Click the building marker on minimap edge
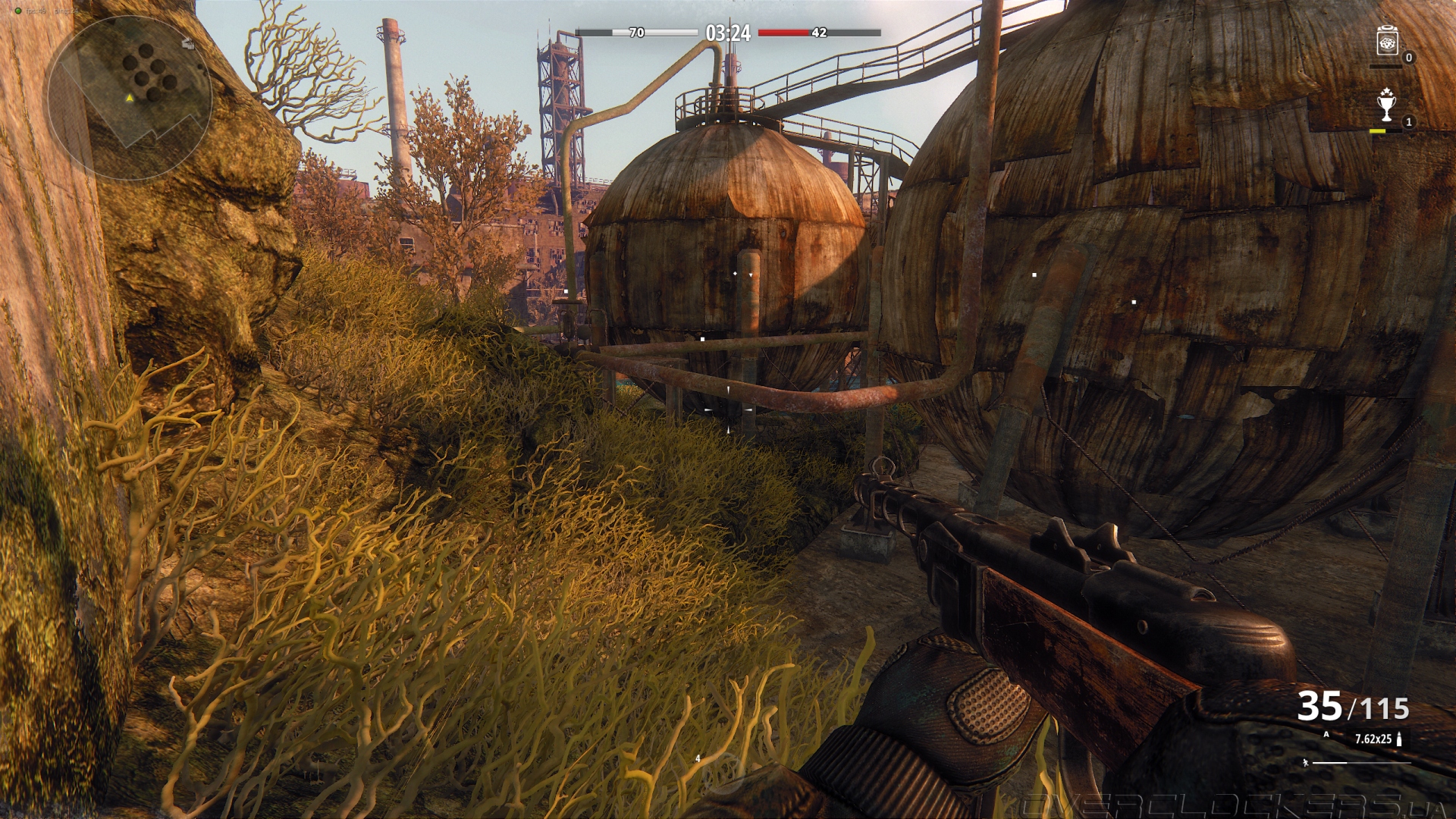1456x819 pixels. tap(188, 44)
